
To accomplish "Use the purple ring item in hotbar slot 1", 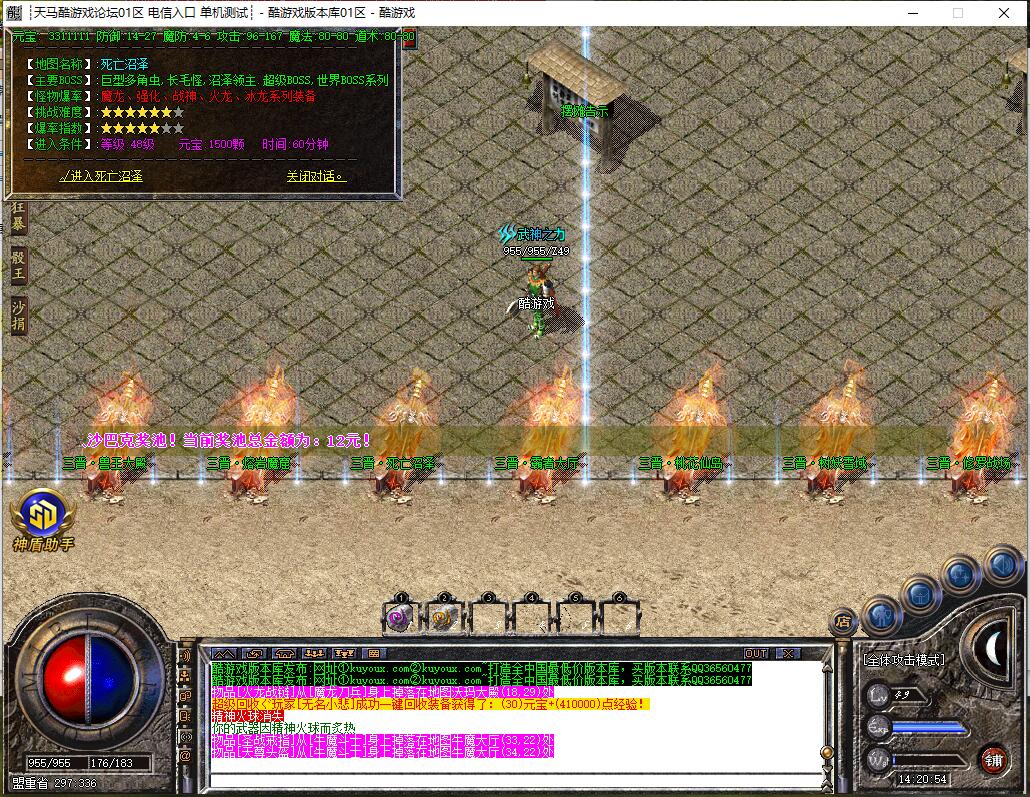I will tap(400, 618).
